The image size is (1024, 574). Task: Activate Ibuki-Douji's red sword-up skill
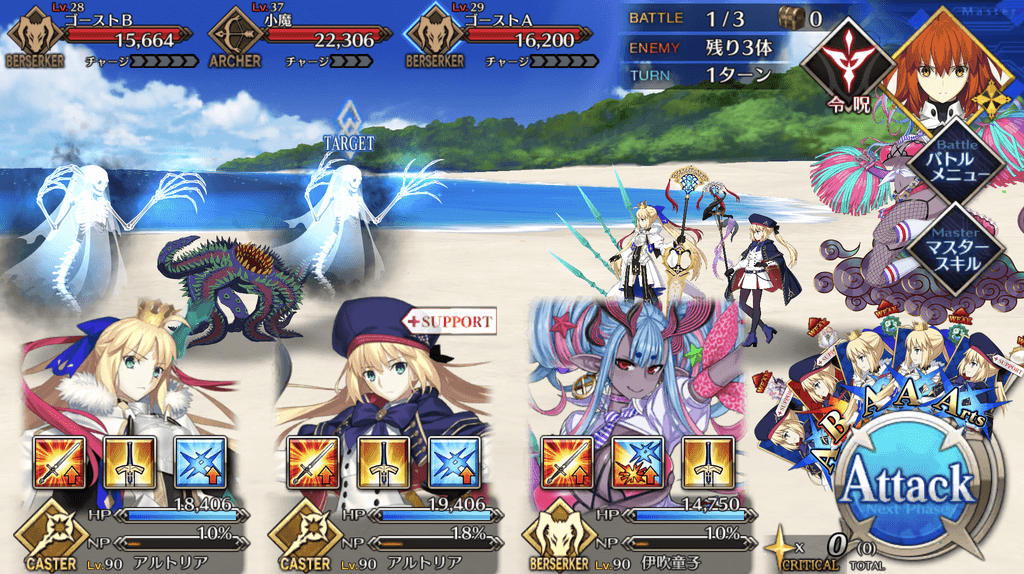pos(568,462)
